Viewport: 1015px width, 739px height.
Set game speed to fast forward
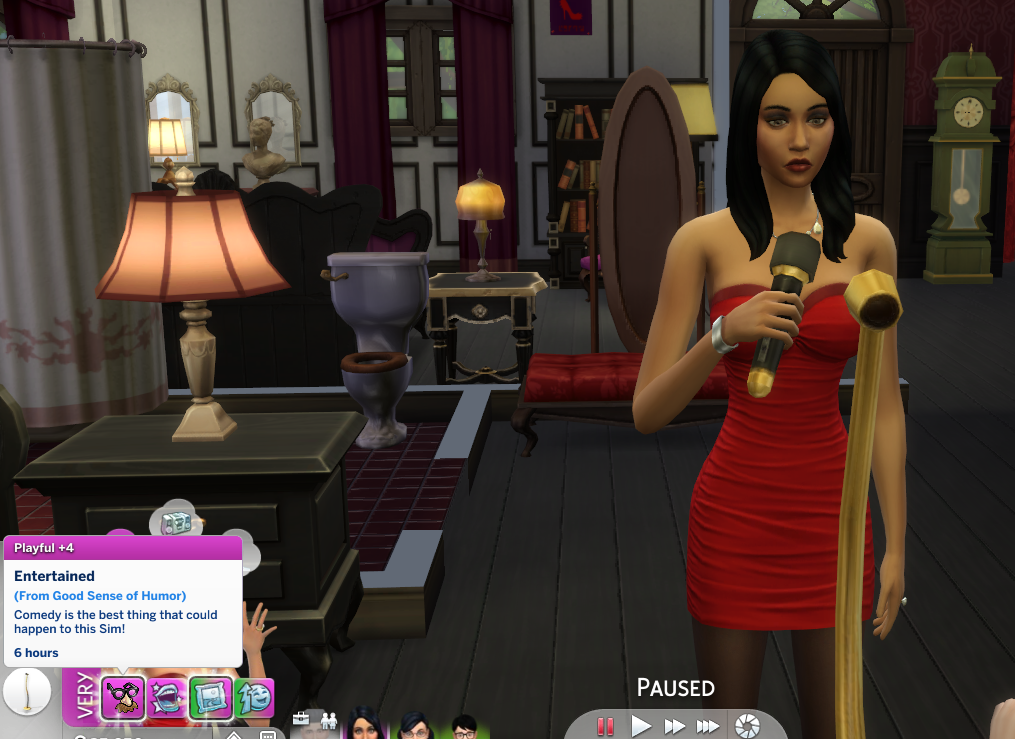click(x=675, y=726)
